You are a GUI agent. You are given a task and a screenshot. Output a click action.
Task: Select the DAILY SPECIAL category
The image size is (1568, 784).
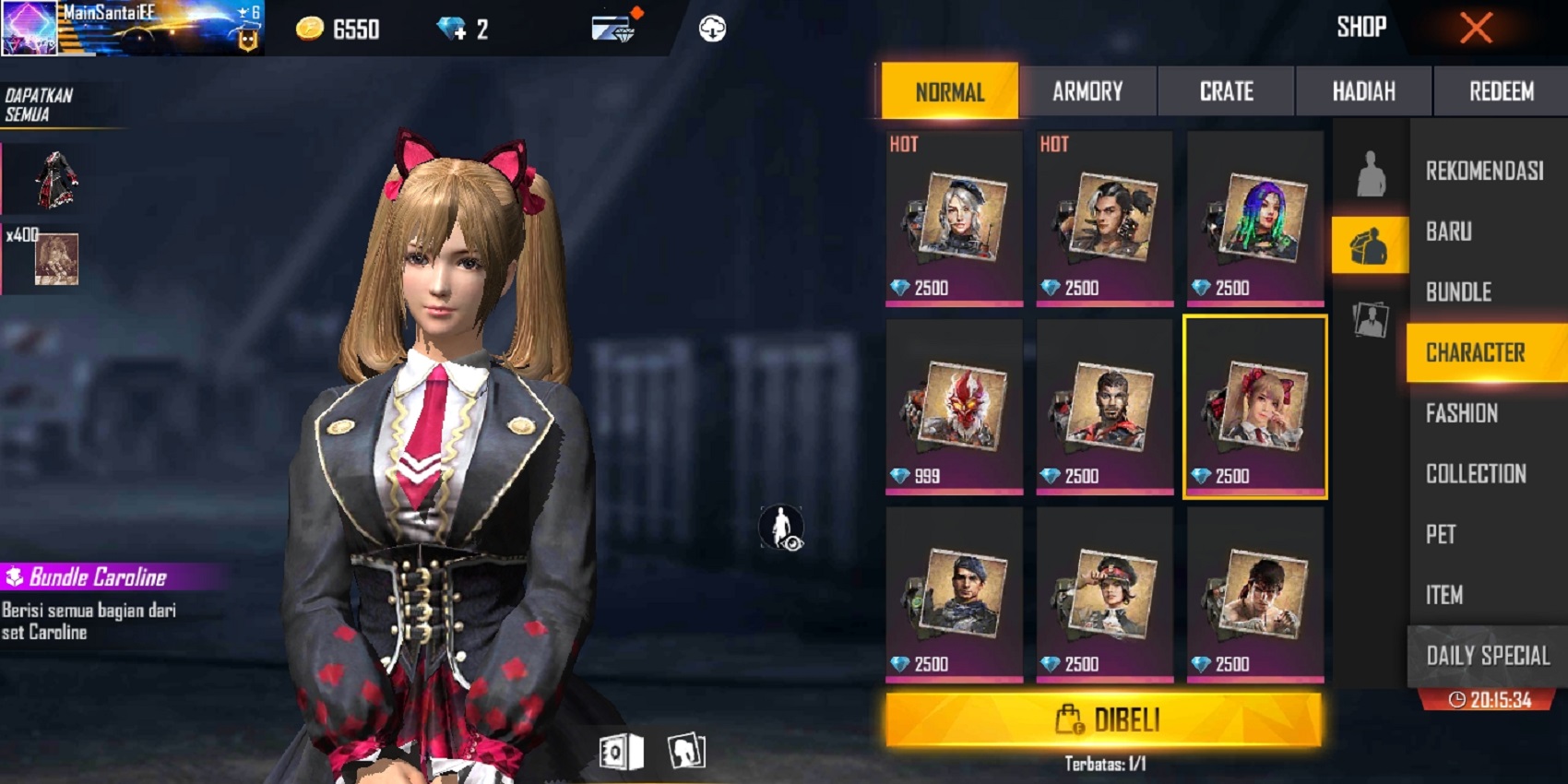(1485, 656)
